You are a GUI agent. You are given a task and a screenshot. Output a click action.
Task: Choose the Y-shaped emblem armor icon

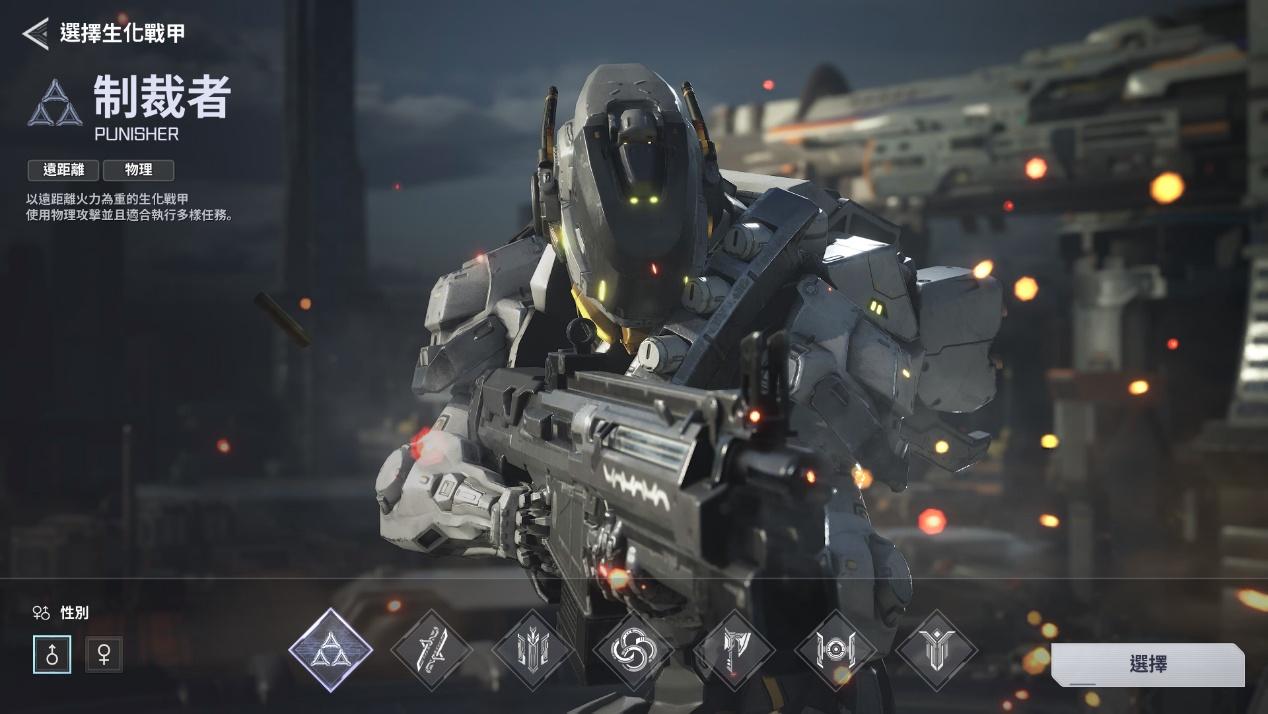click(936, 651)
